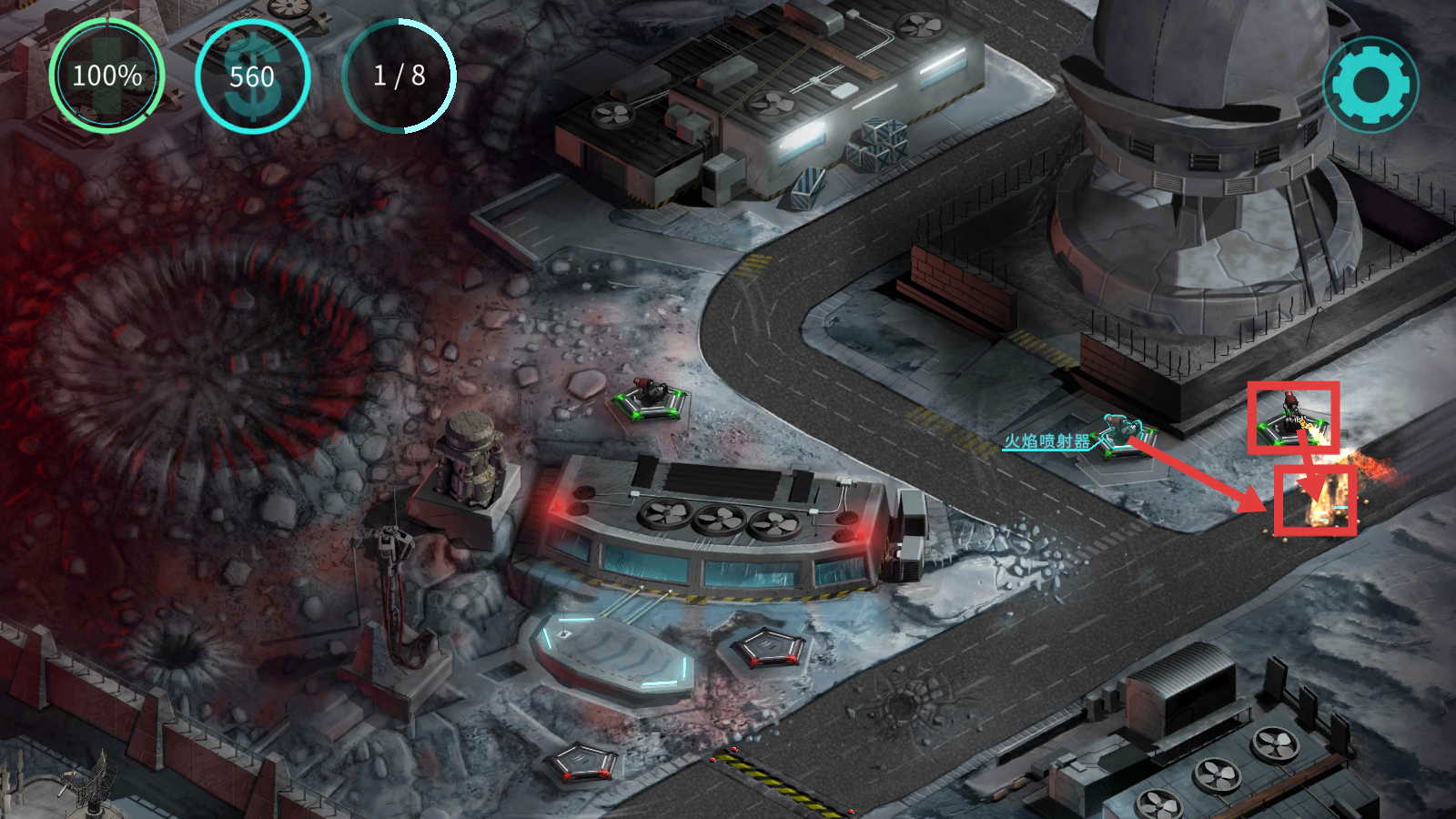Select the turret highlighted by the upper red box
The width and height of the screenshot is (1456, 819).
click(x=1292, y=418)
